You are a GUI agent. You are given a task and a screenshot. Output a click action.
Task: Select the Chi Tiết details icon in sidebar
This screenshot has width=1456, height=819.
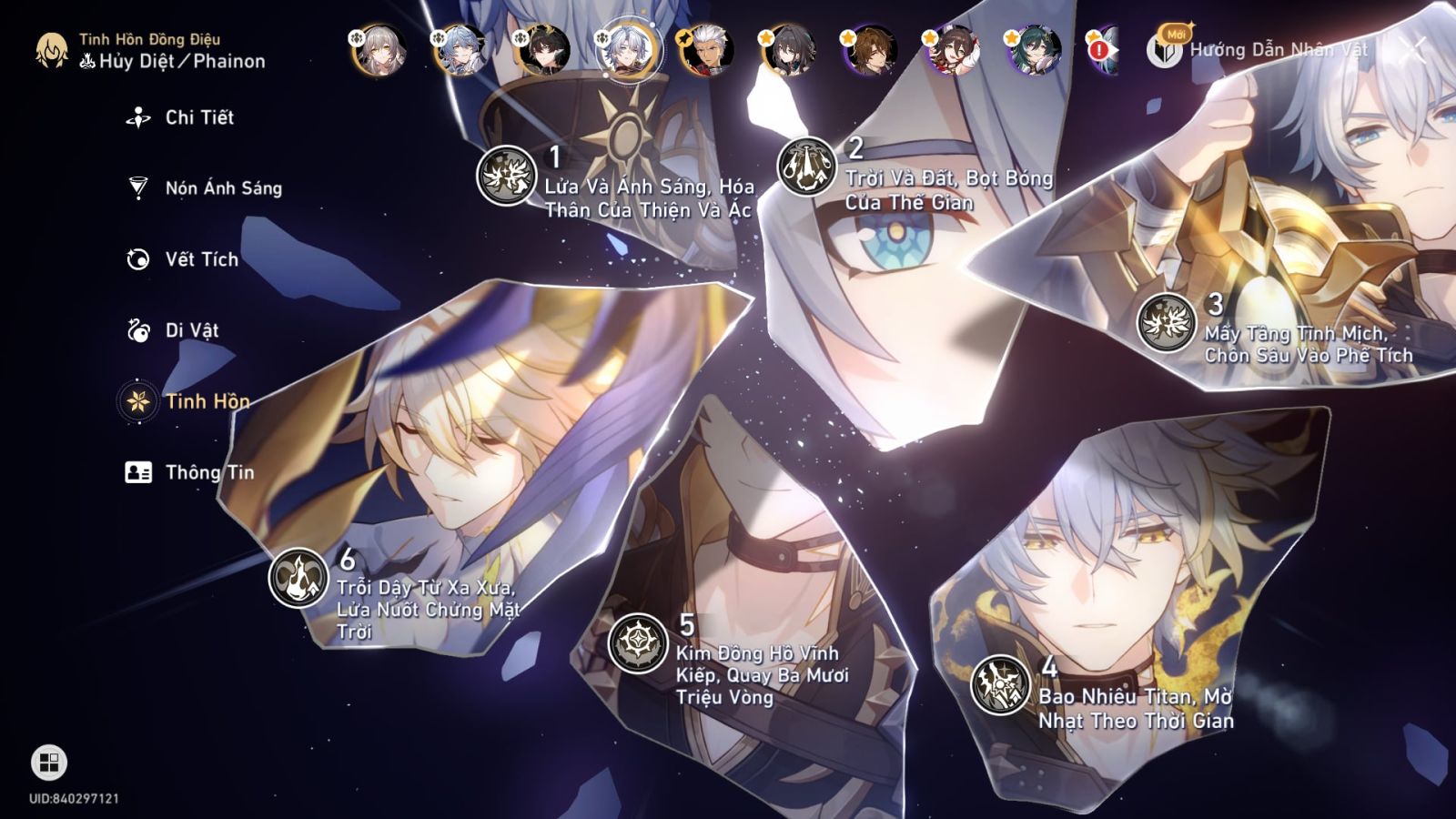point(136,116)
